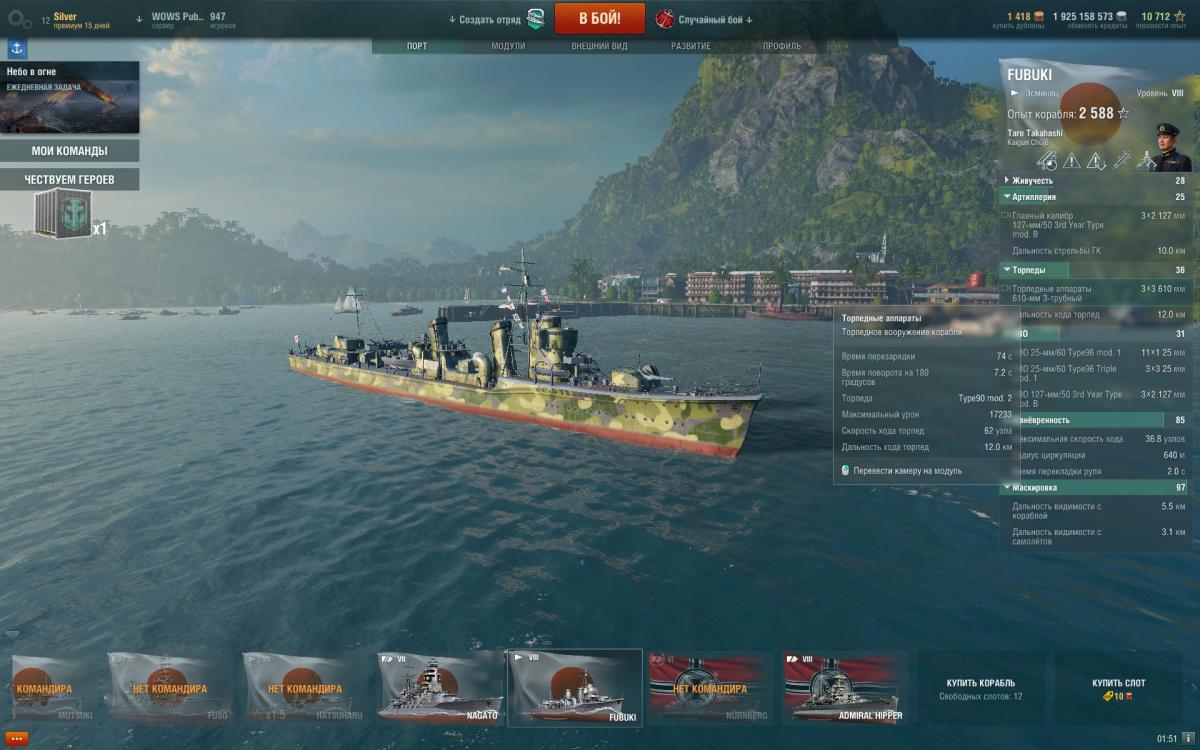Start the battle with В БОЙ! button

point(599,18)
